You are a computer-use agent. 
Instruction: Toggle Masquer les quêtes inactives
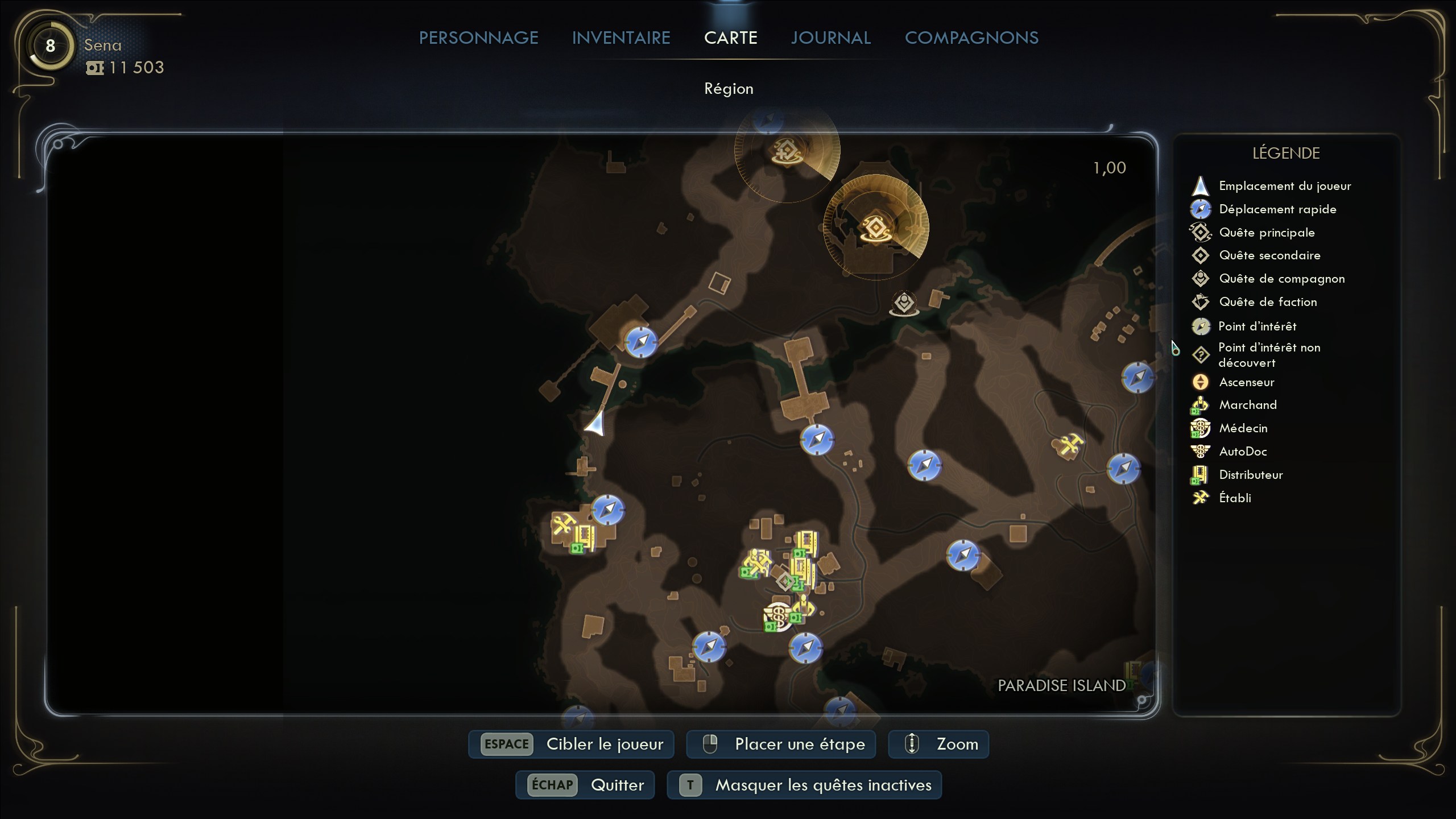coord(805,785)
